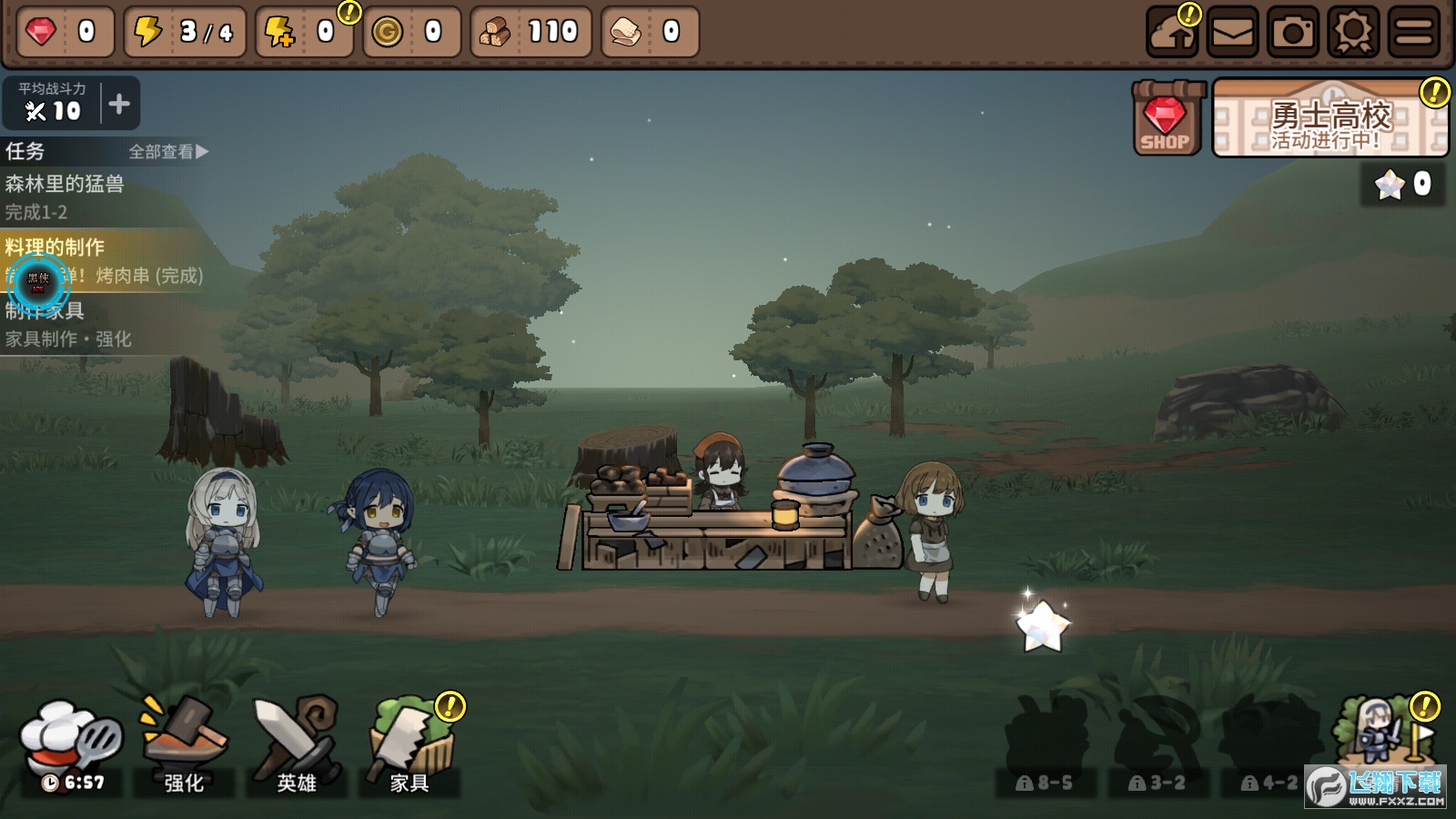Viewport: 1456px width, 819px height.
Task: Collect the sparkling white star
Action: [x=1042, y=626]
